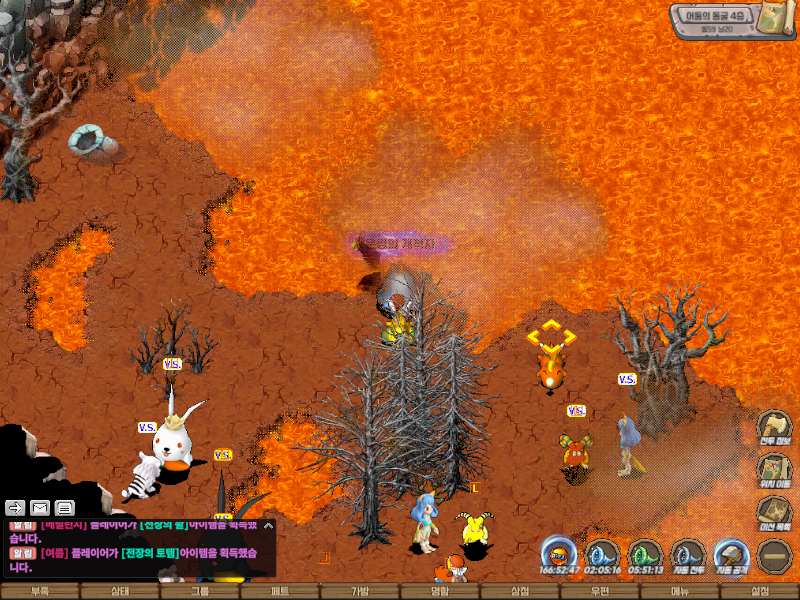Open the 메뉴 (menu) button
Screen dimensions: 800x600
[x=680, y=591]
